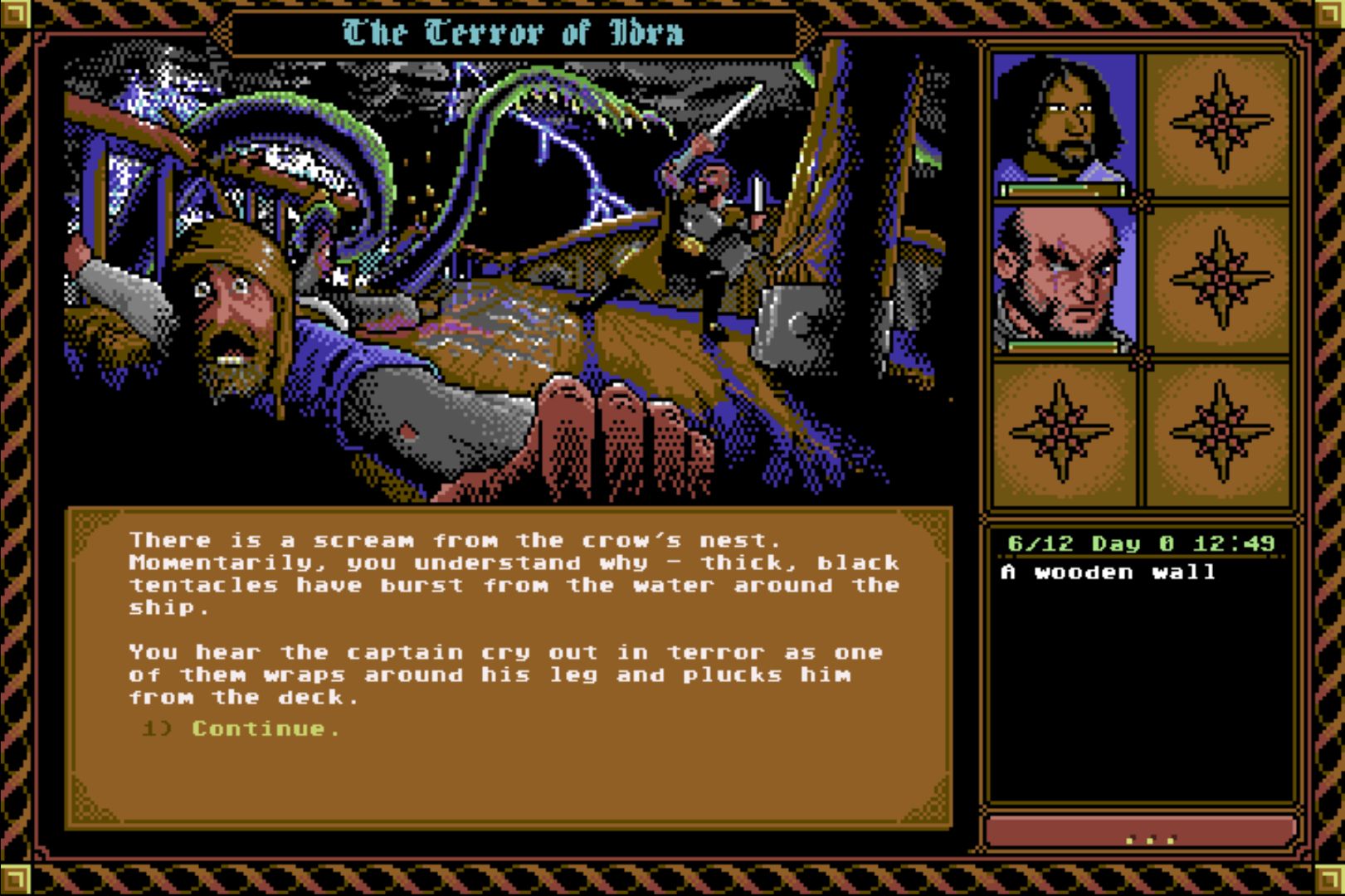Screen dimensions: 1345x896
Task: Select the long-haired bearded party member portrait
Action: [1064, 120]
